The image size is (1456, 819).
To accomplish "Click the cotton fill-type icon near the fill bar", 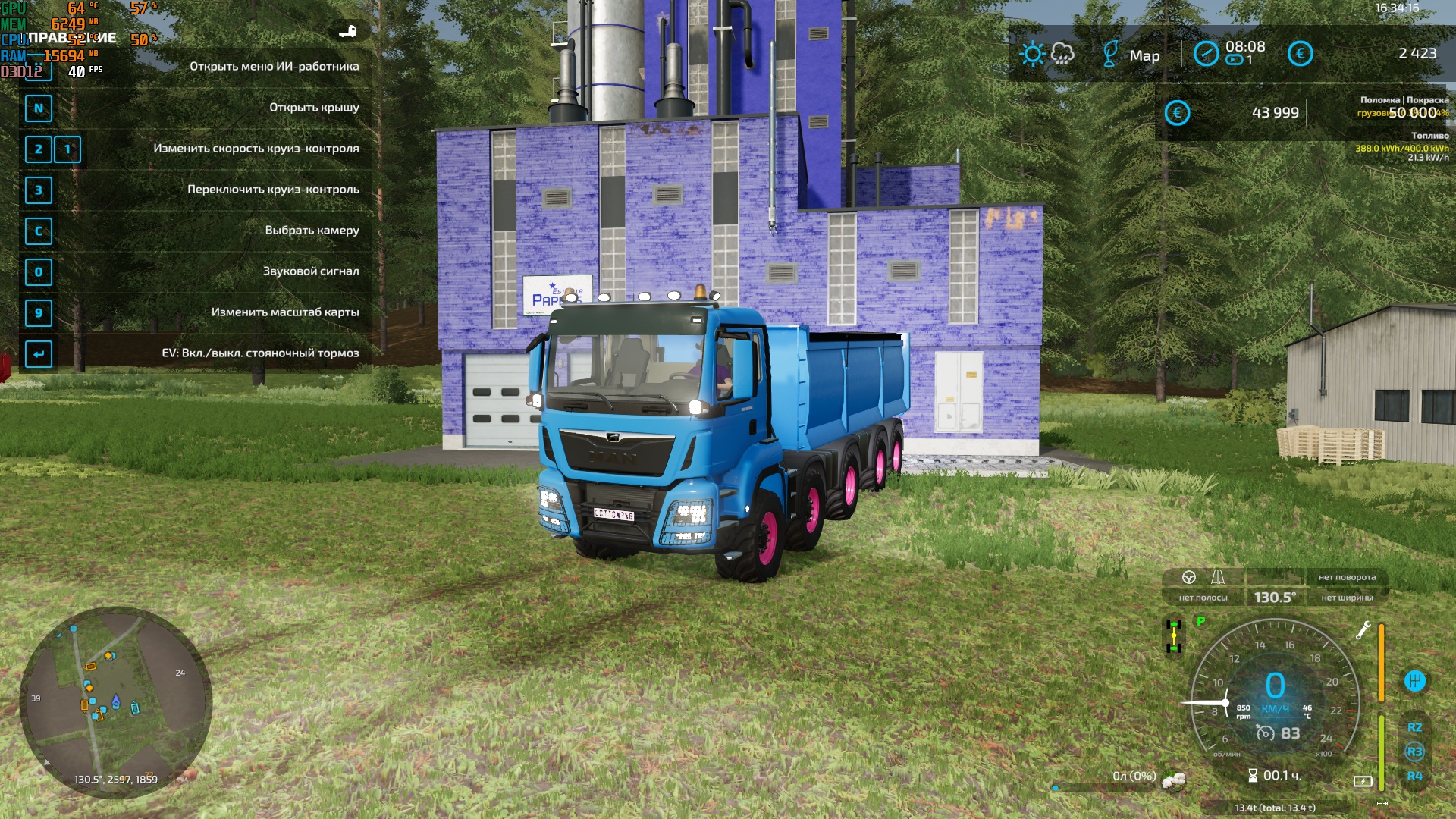I will click(x=1174, y=780).
